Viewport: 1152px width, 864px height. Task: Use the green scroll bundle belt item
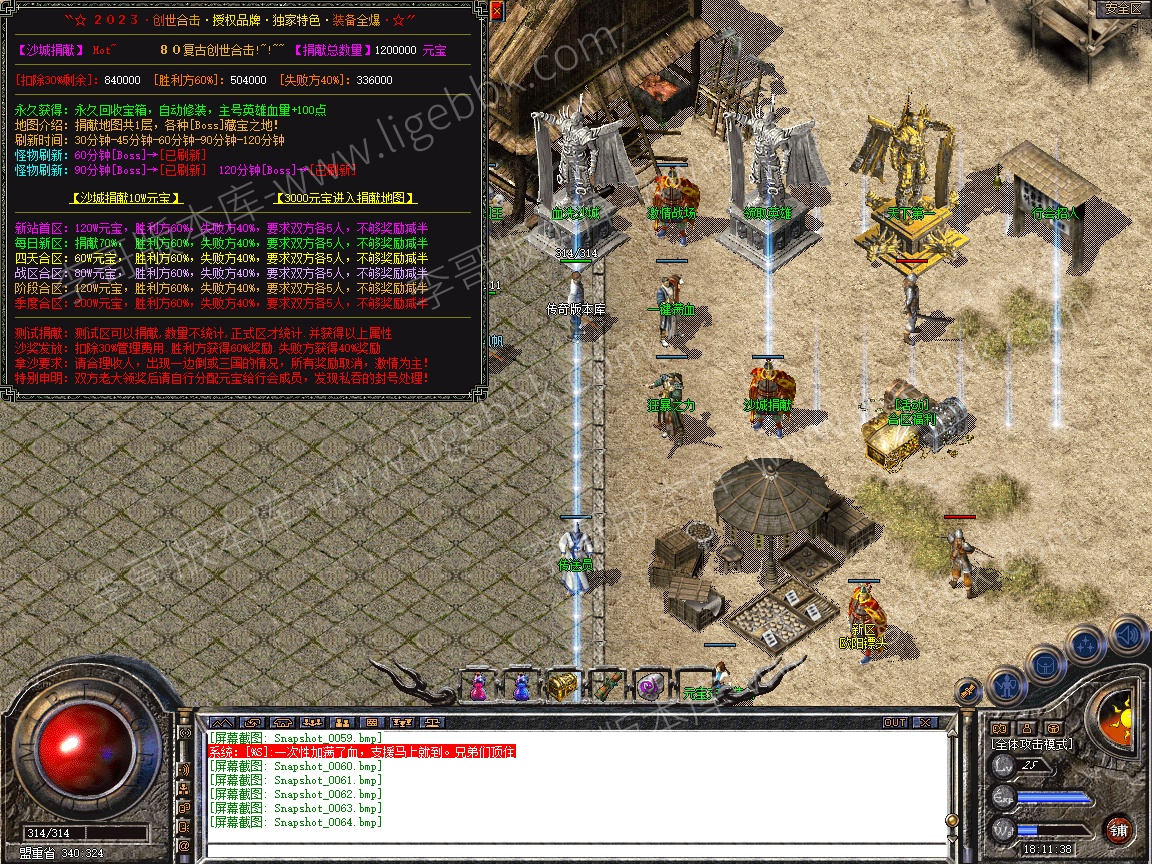pos(606,686)
